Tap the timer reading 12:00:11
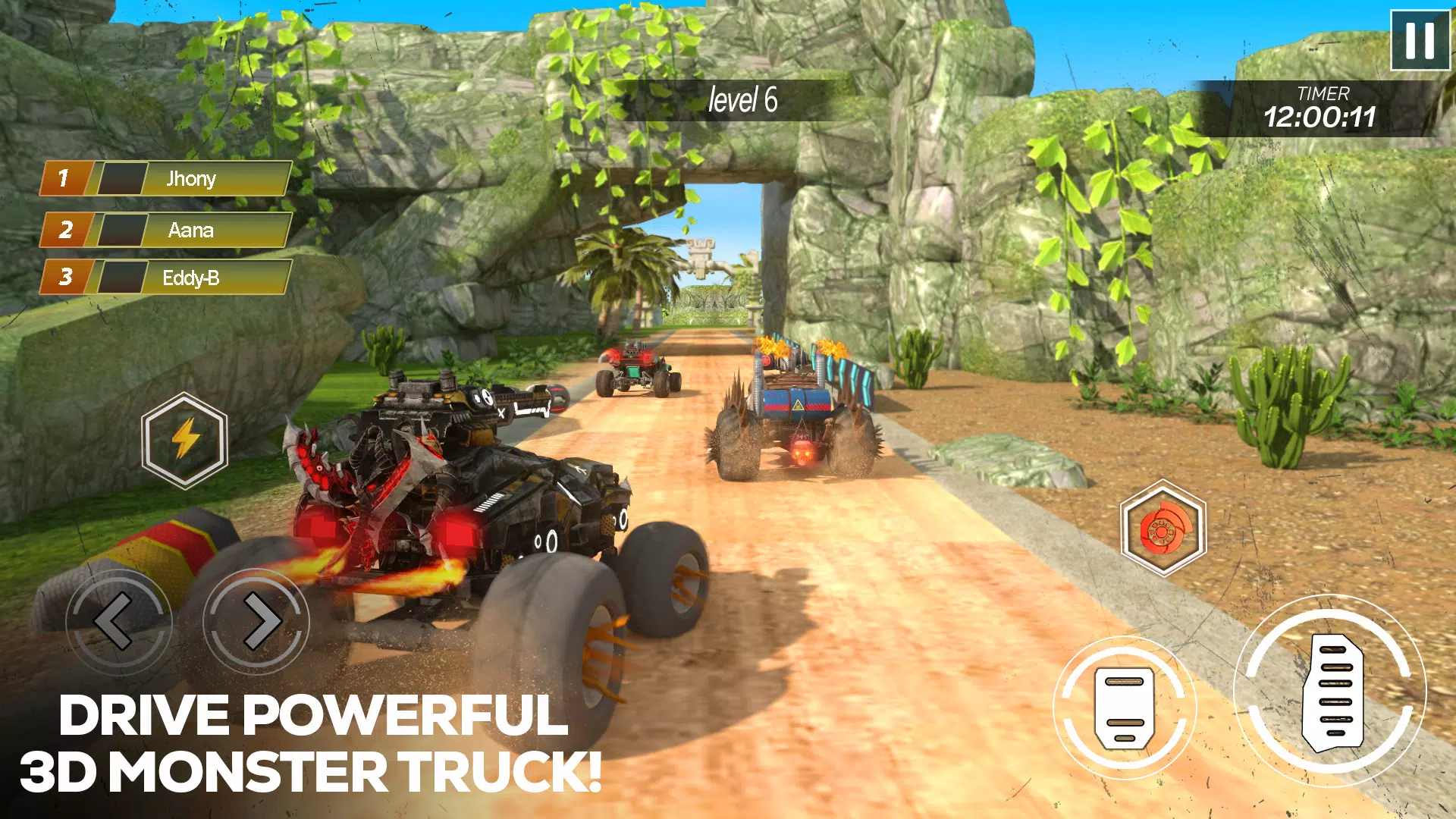The image size is (1456, 819). click(1323, 116)
